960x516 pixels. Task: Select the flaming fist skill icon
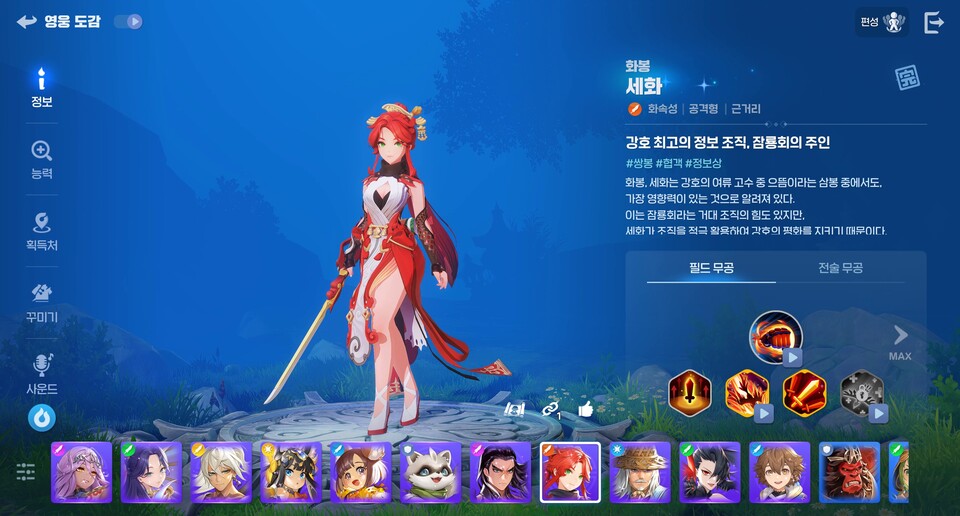pos(776,336)
